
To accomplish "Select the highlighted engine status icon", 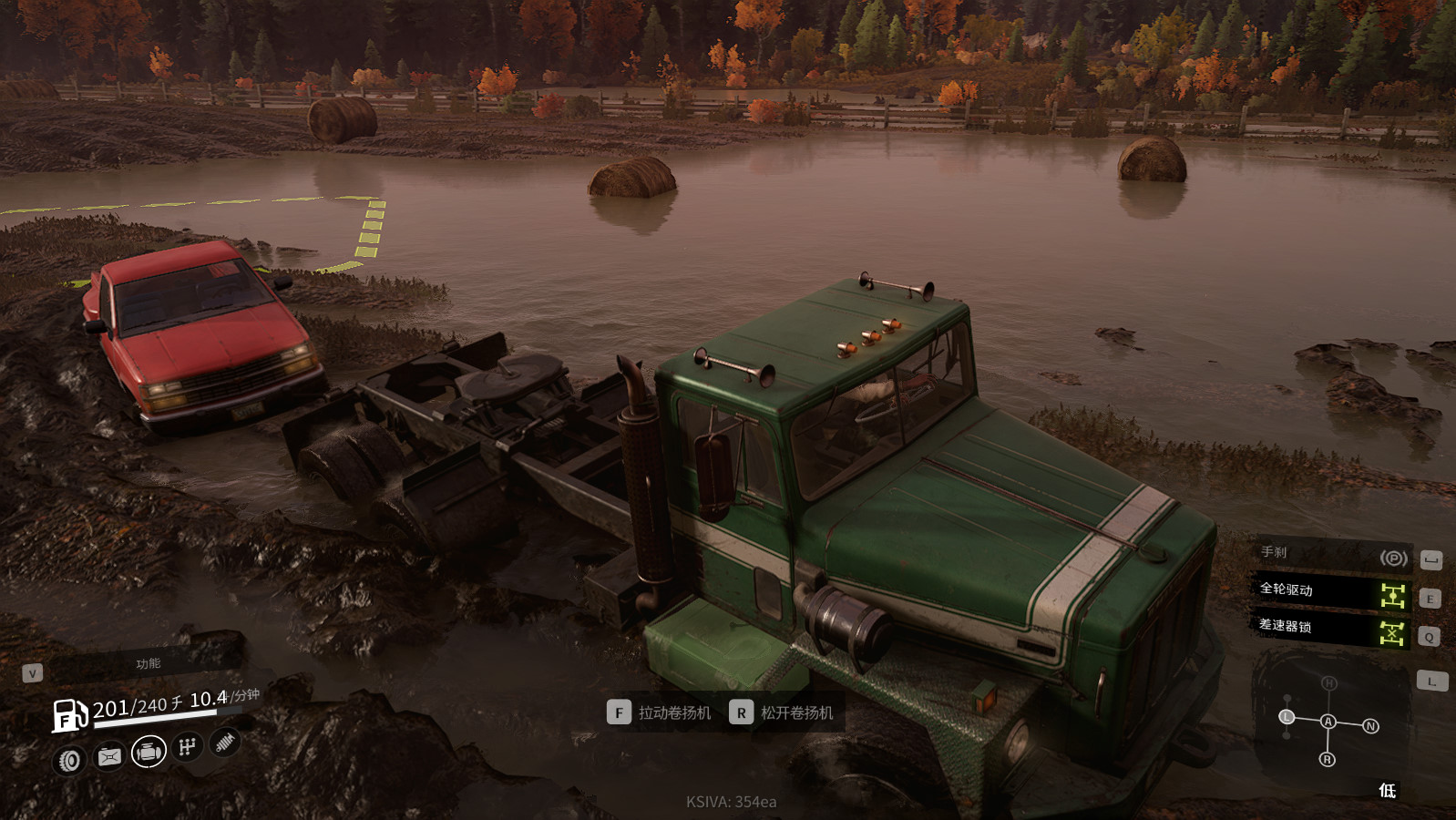I will coord(149,753).
